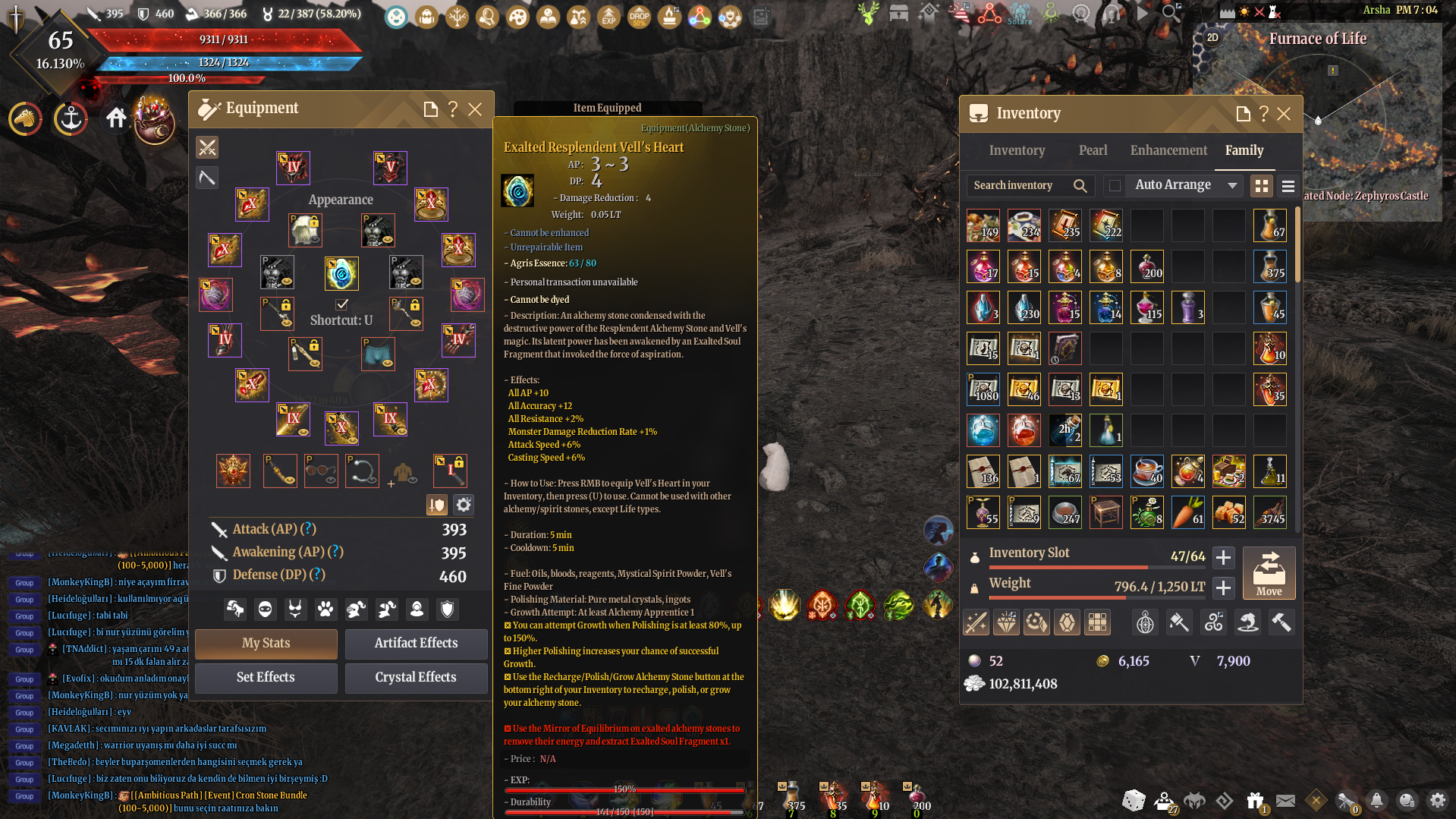
Task: Close the Equipment window
Action: [x=475, y=109]
